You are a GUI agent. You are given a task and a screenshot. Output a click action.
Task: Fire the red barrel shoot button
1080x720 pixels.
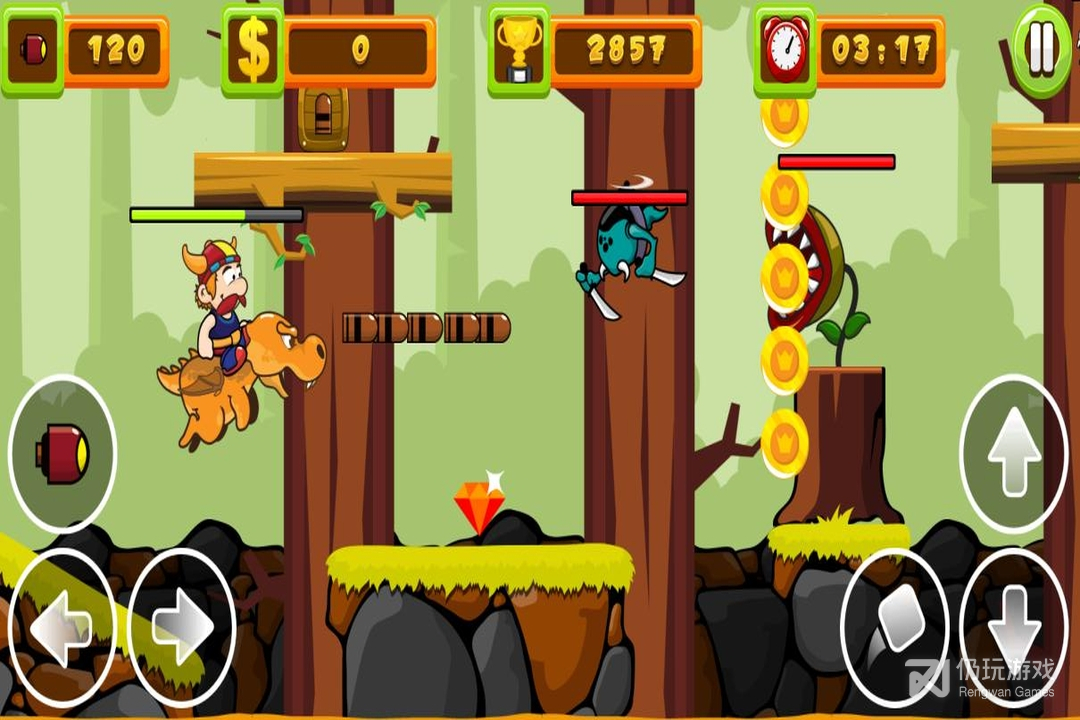pos(62,454)
